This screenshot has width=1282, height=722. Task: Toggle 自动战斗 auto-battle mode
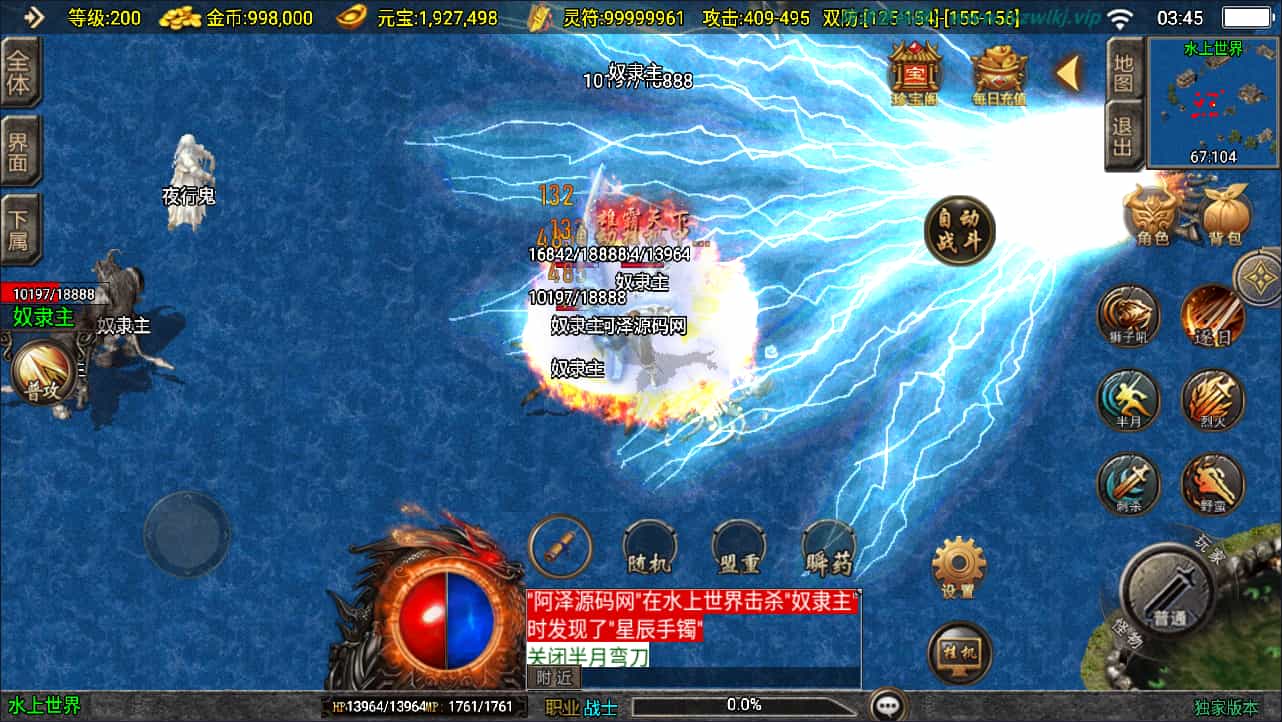tap(958, 230)
